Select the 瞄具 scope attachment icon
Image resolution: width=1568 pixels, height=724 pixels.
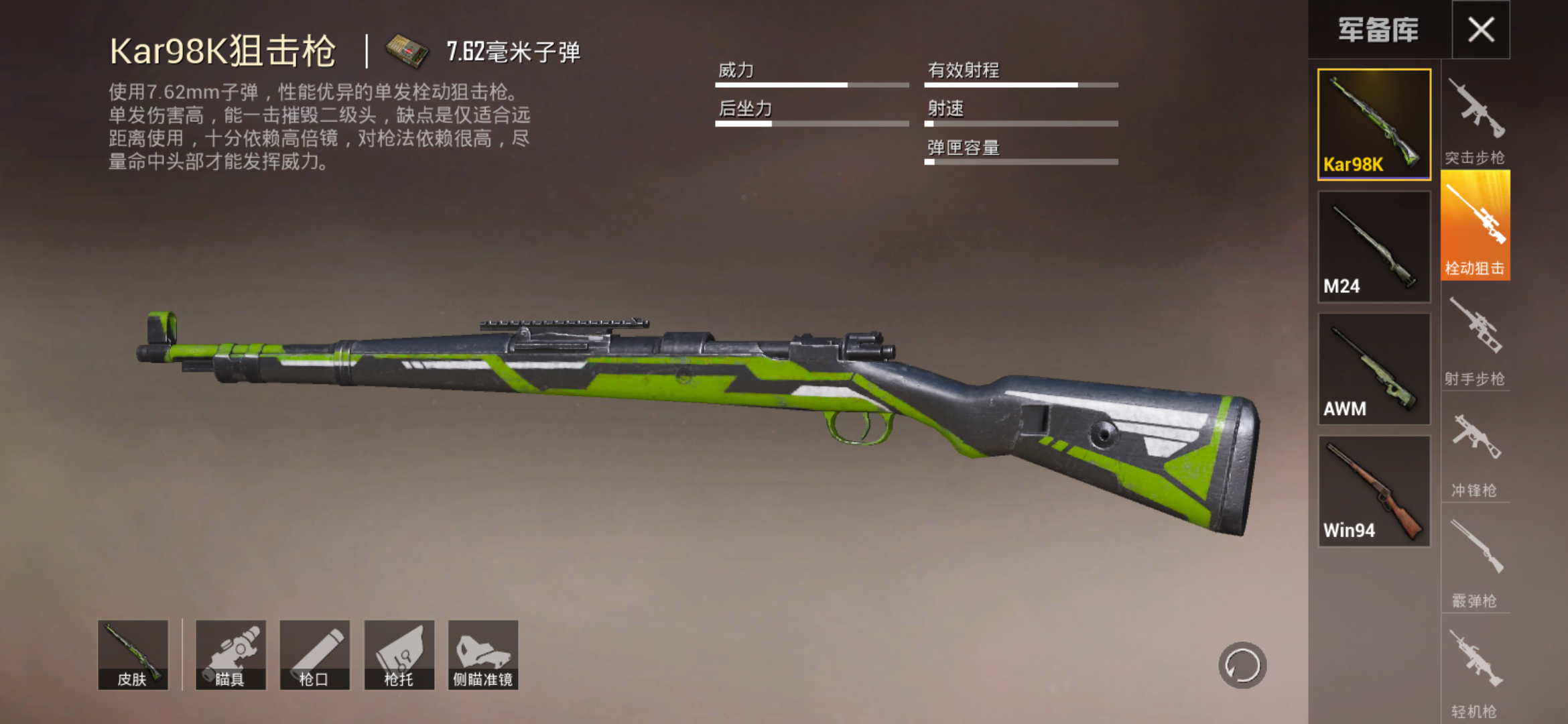(233, 656)
